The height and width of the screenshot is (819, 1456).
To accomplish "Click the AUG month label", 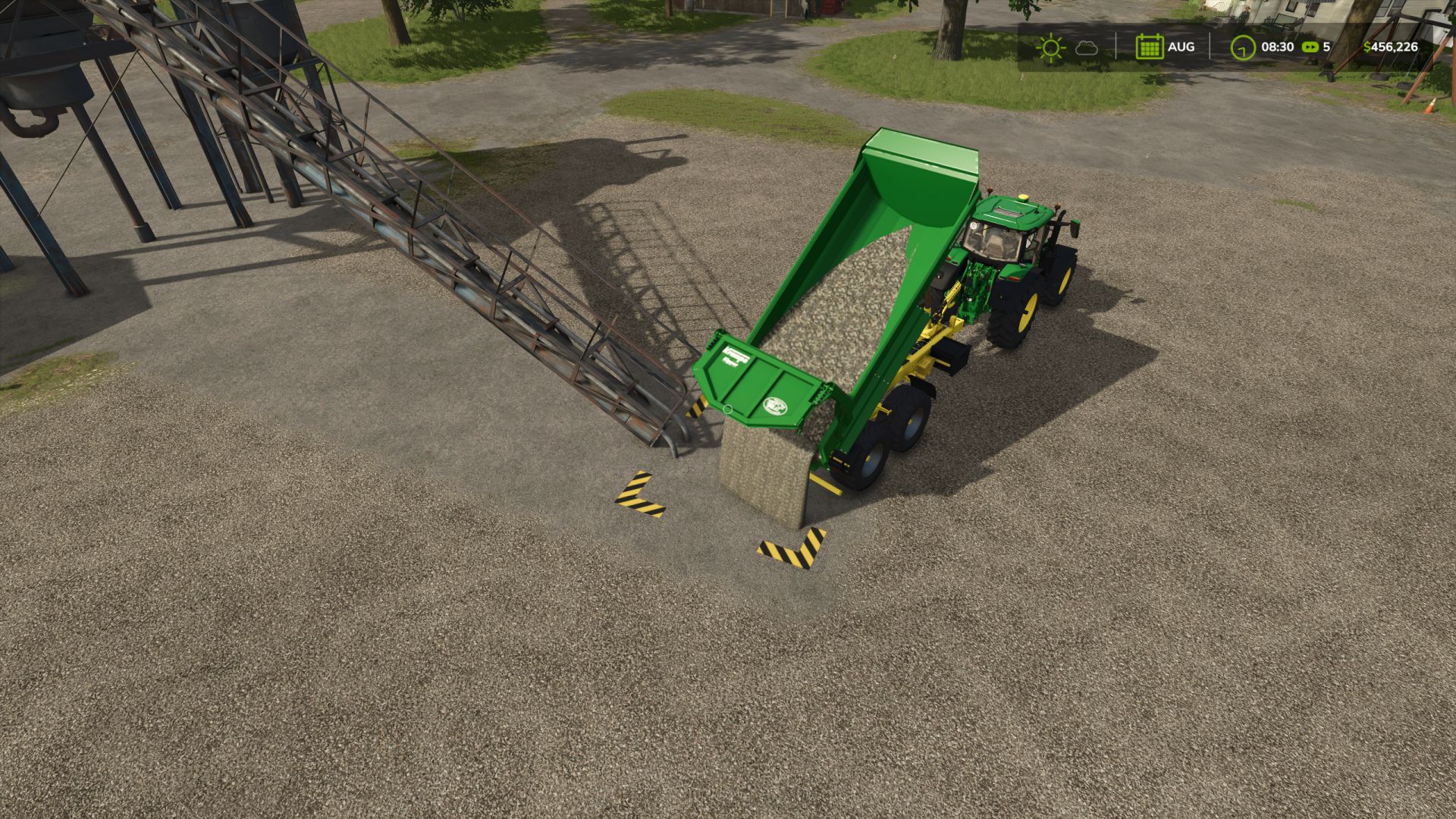I will pyautogui.click(x=1181, y=47).
